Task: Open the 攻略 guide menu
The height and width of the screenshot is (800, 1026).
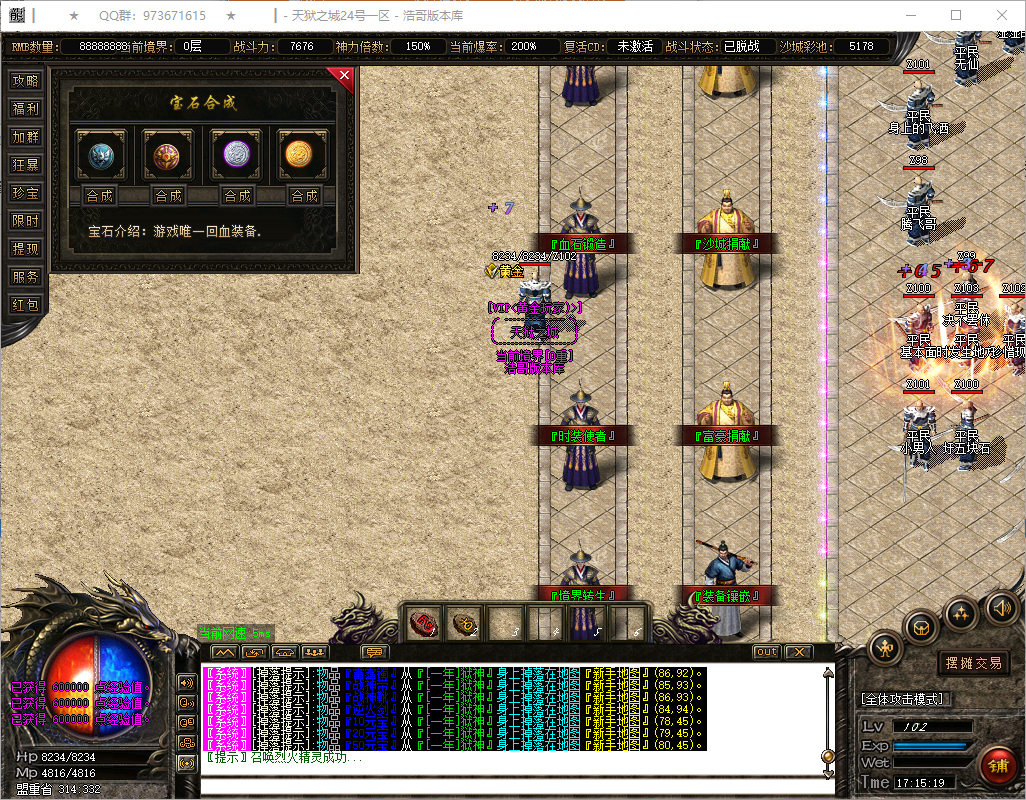Action: [25, 81]
